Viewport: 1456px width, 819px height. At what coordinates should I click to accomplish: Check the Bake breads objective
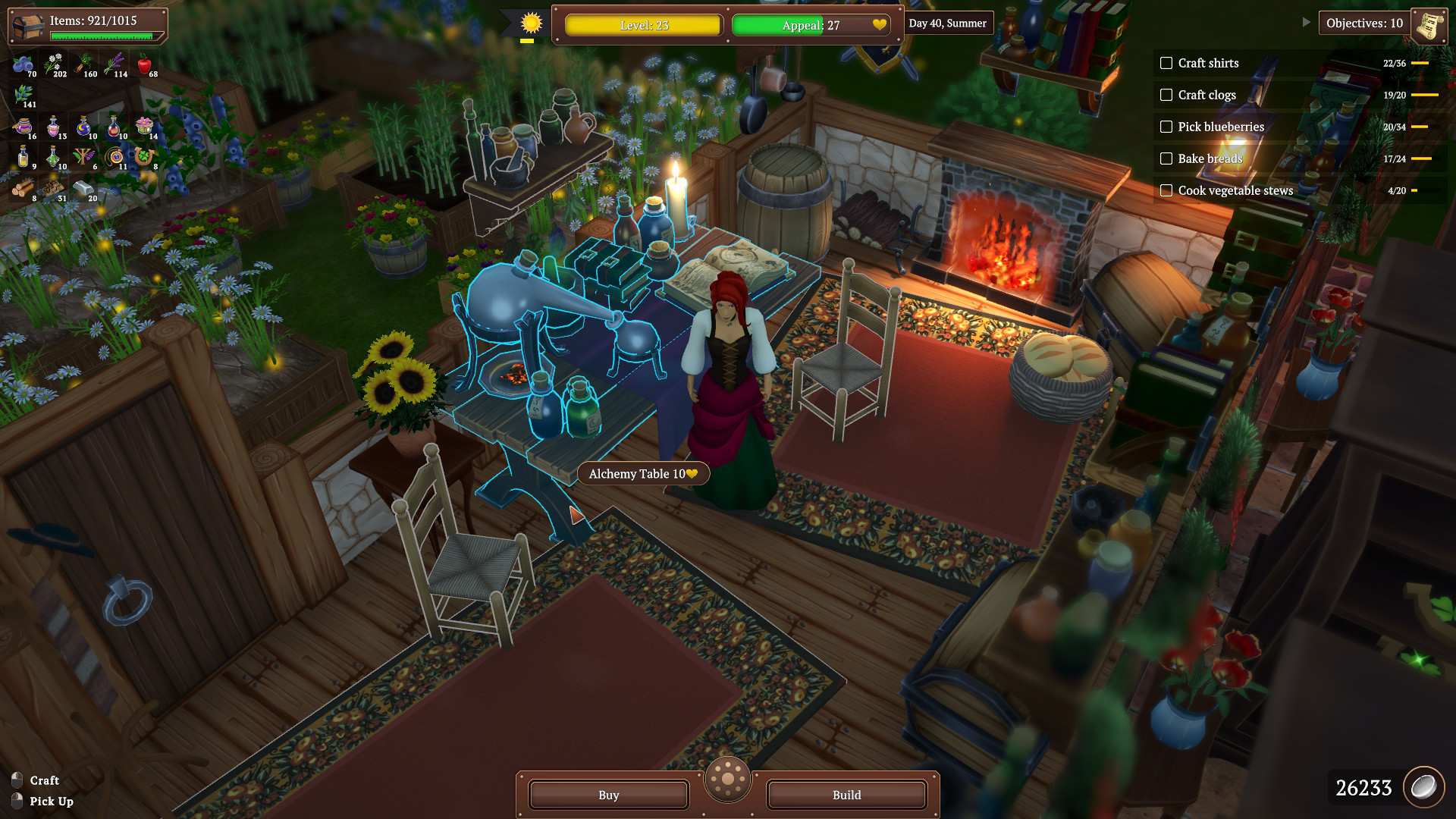[1166, 158]
